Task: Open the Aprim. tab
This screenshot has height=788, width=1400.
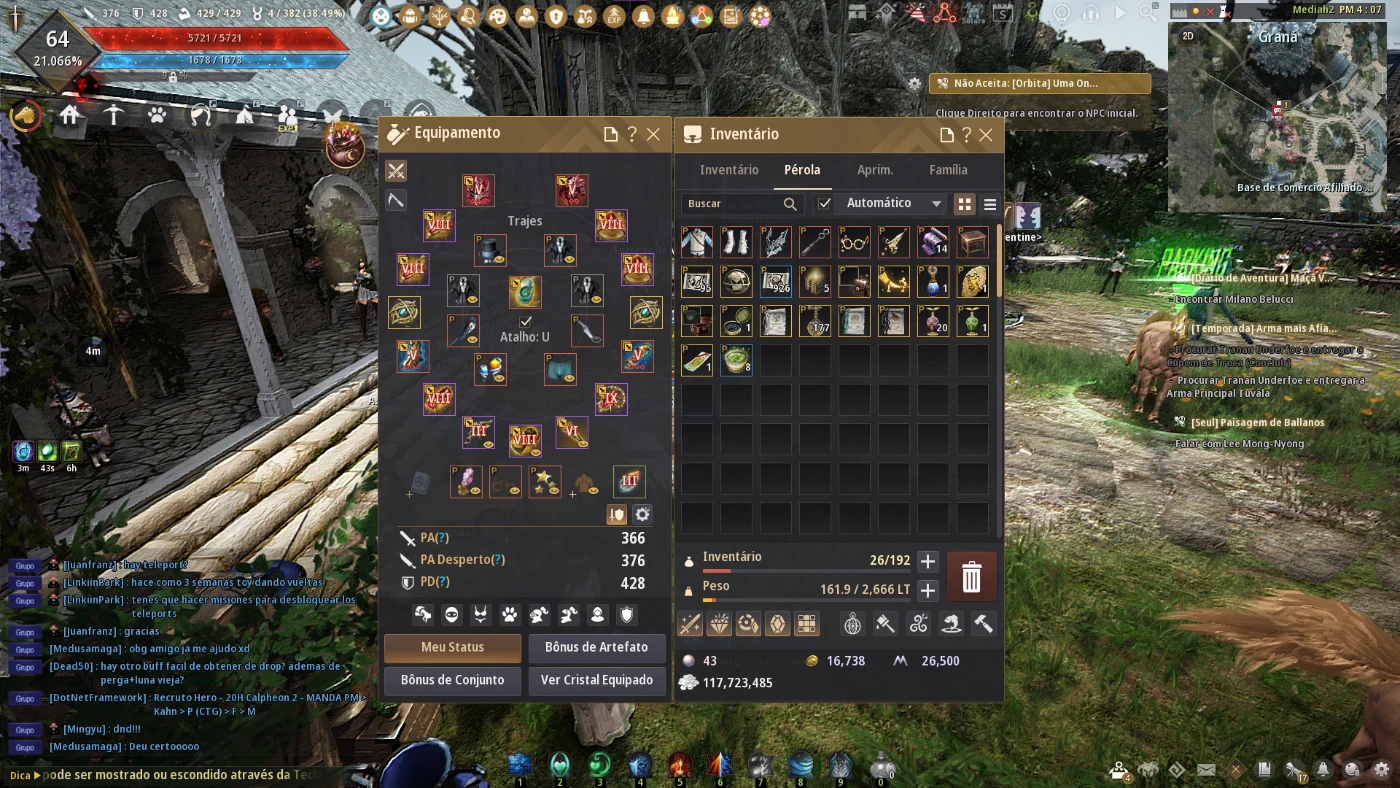Action: [875, 170]
